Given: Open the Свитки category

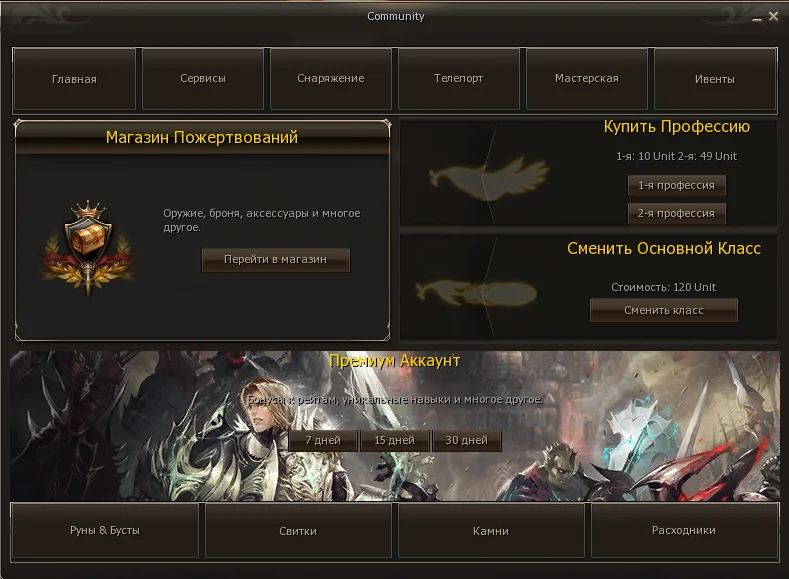Looking at the screenshot, I should tap(298, 531).
